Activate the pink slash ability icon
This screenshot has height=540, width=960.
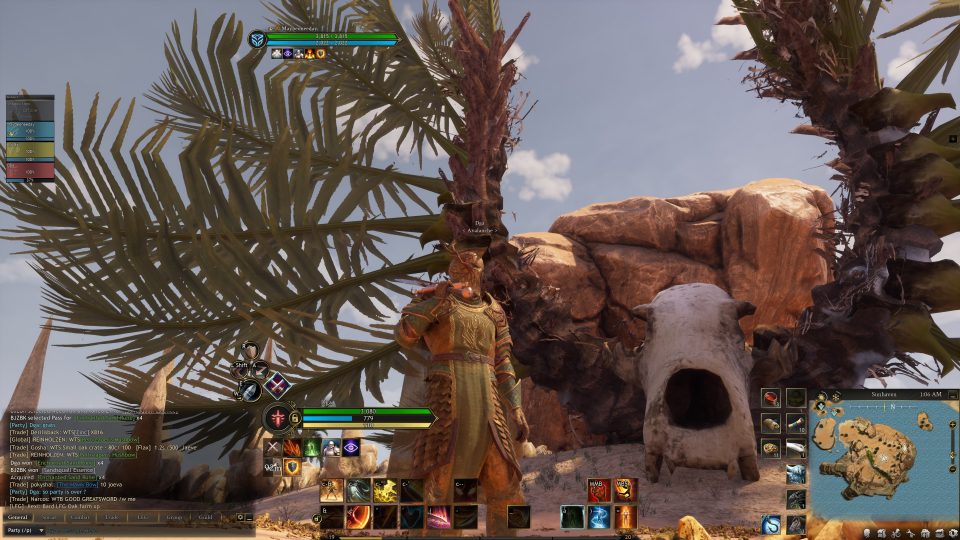pyautogui.click(x=438, y=516)
